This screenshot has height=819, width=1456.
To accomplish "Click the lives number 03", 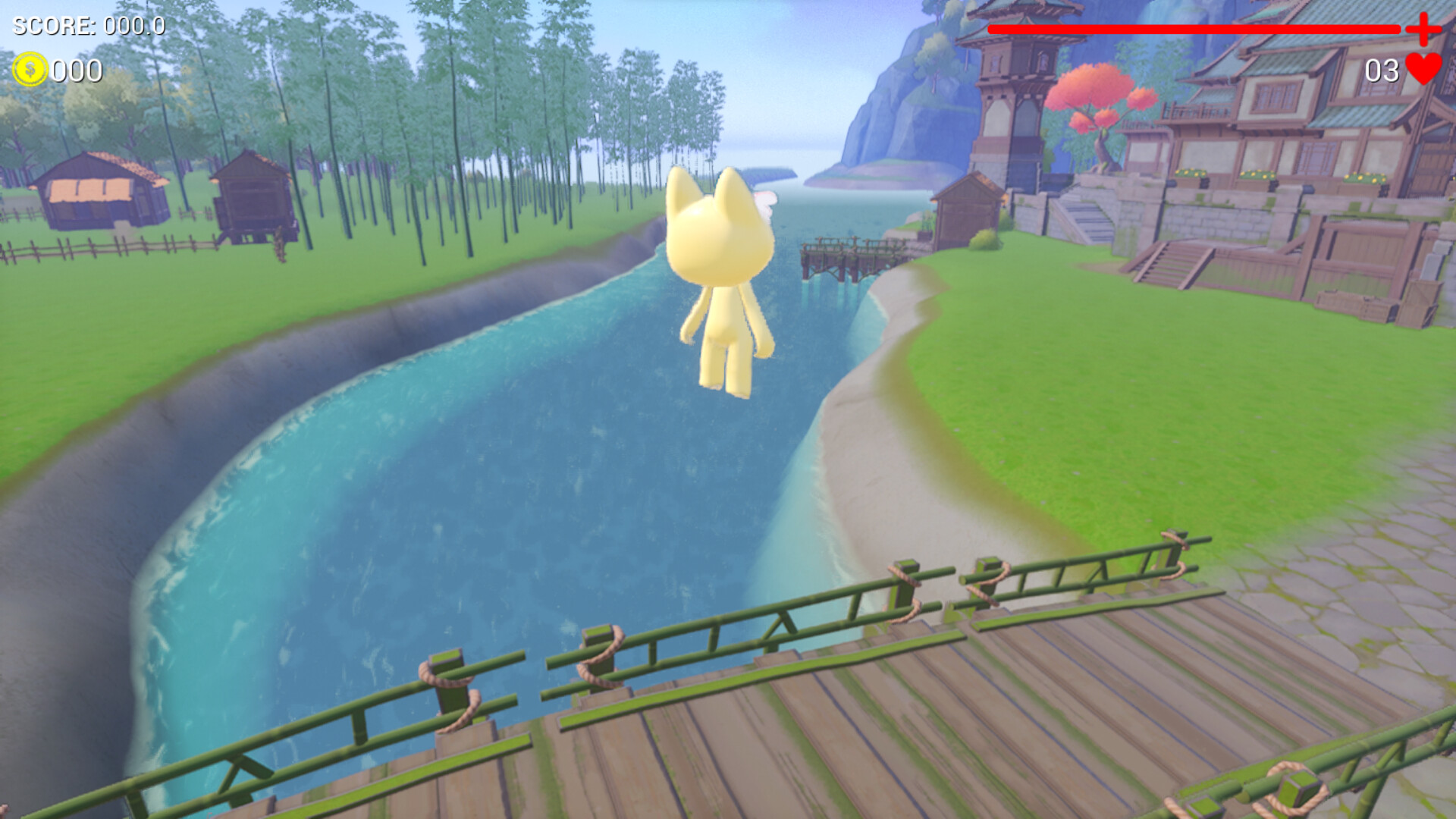I will (x=1382, y=71).
